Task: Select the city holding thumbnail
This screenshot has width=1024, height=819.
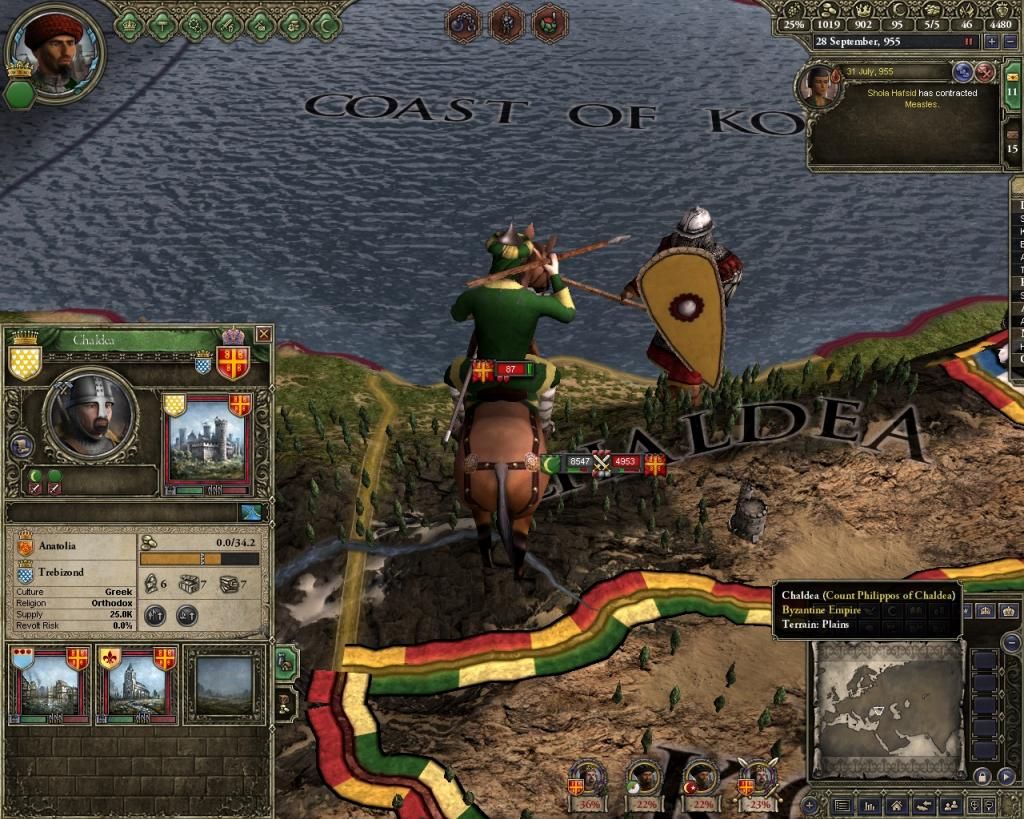Action: tap(48, 687)
